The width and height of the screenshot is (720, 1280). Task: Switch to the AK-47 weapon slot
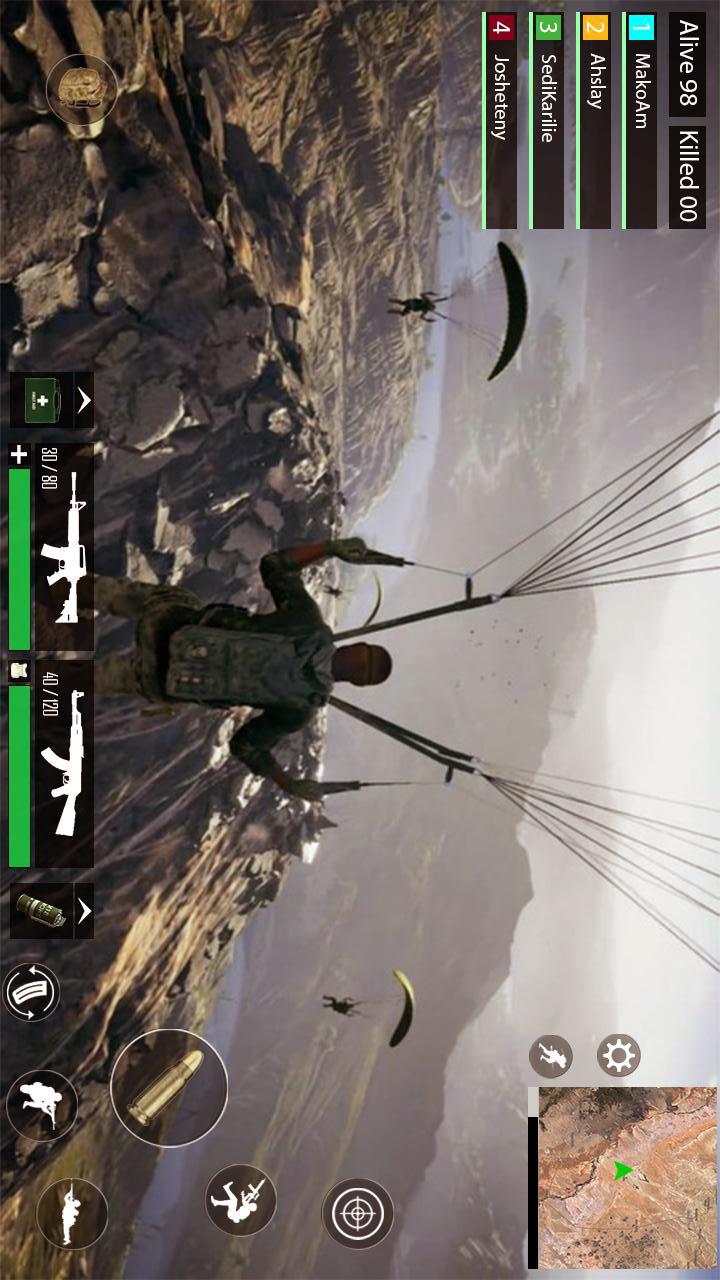pos(64,764)
